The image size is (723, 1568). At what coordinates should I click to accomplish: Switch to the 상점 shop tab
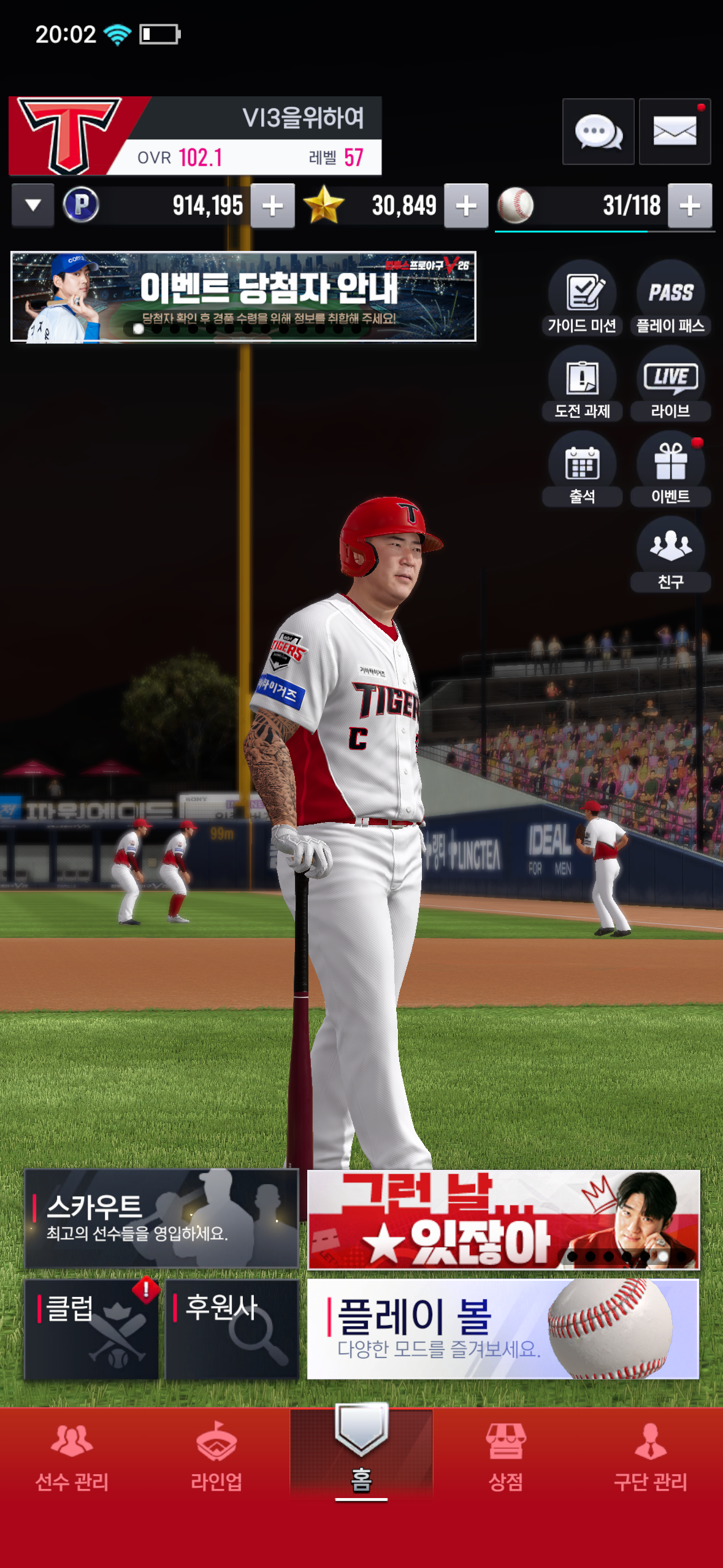505,1457
